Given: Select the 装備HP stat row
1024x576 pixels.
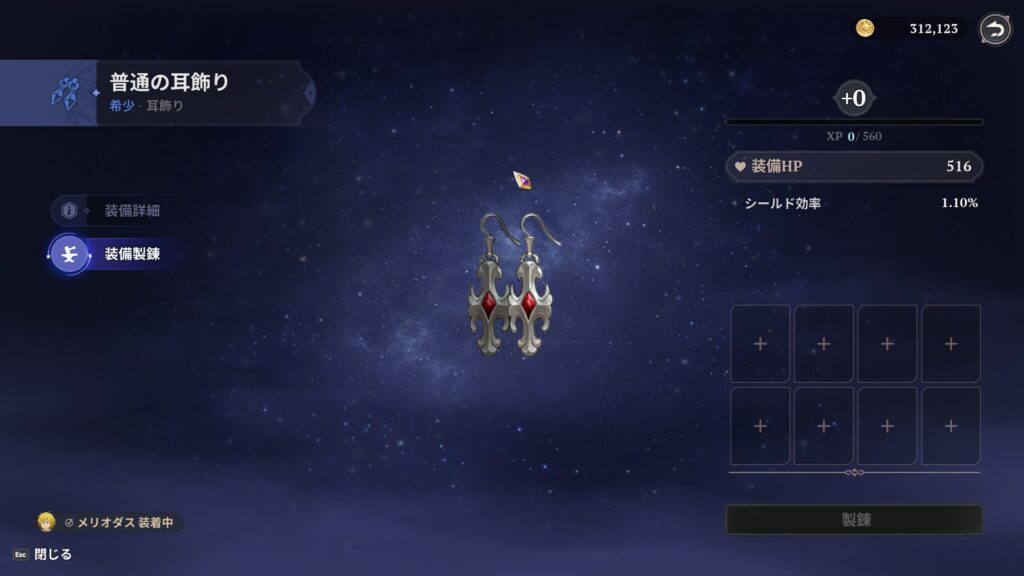Looking at the screenshot, I should point(853,167).
